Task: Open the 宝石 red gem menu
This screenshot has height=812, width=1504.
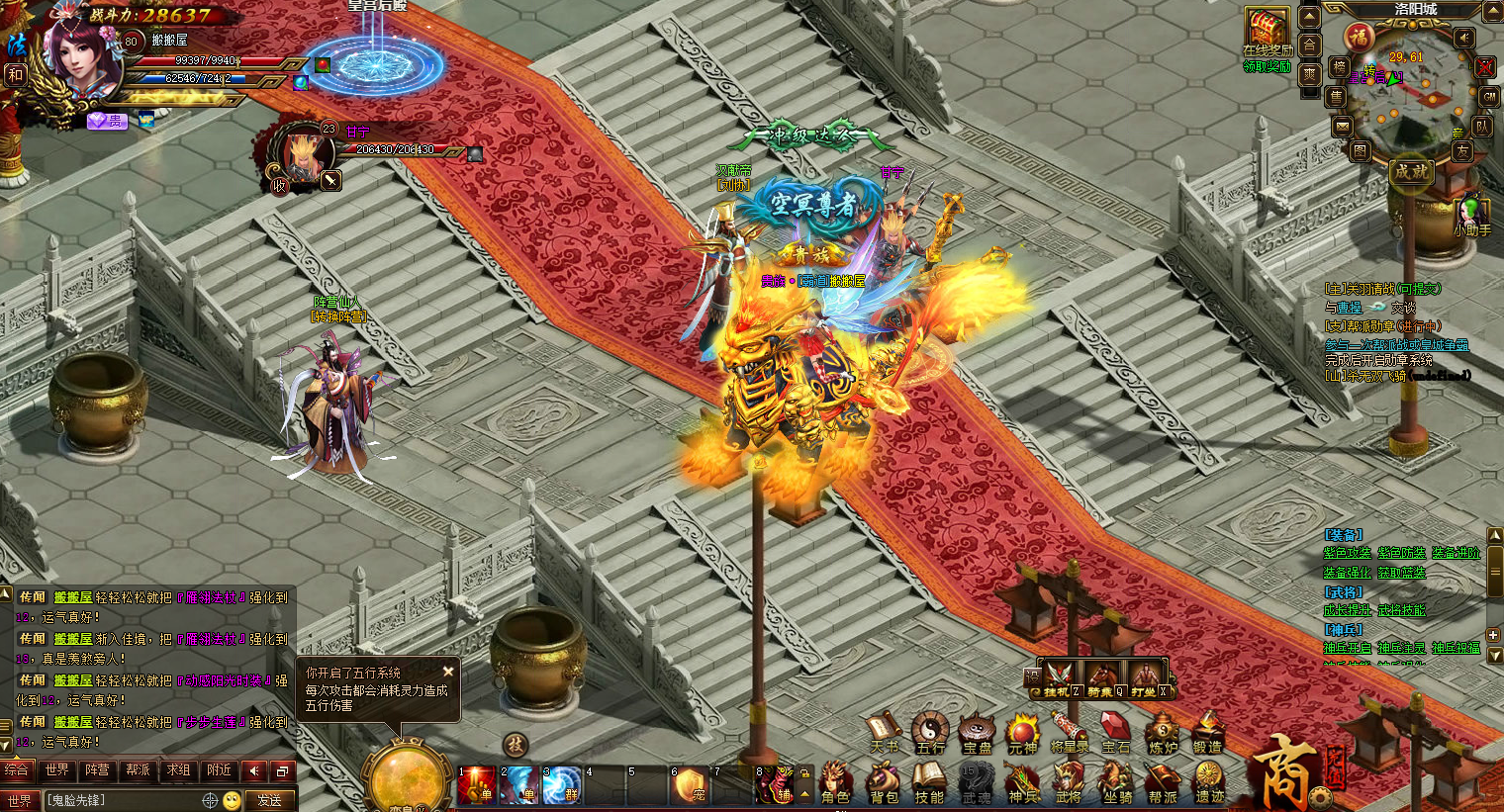Action: coord(1115,733)
